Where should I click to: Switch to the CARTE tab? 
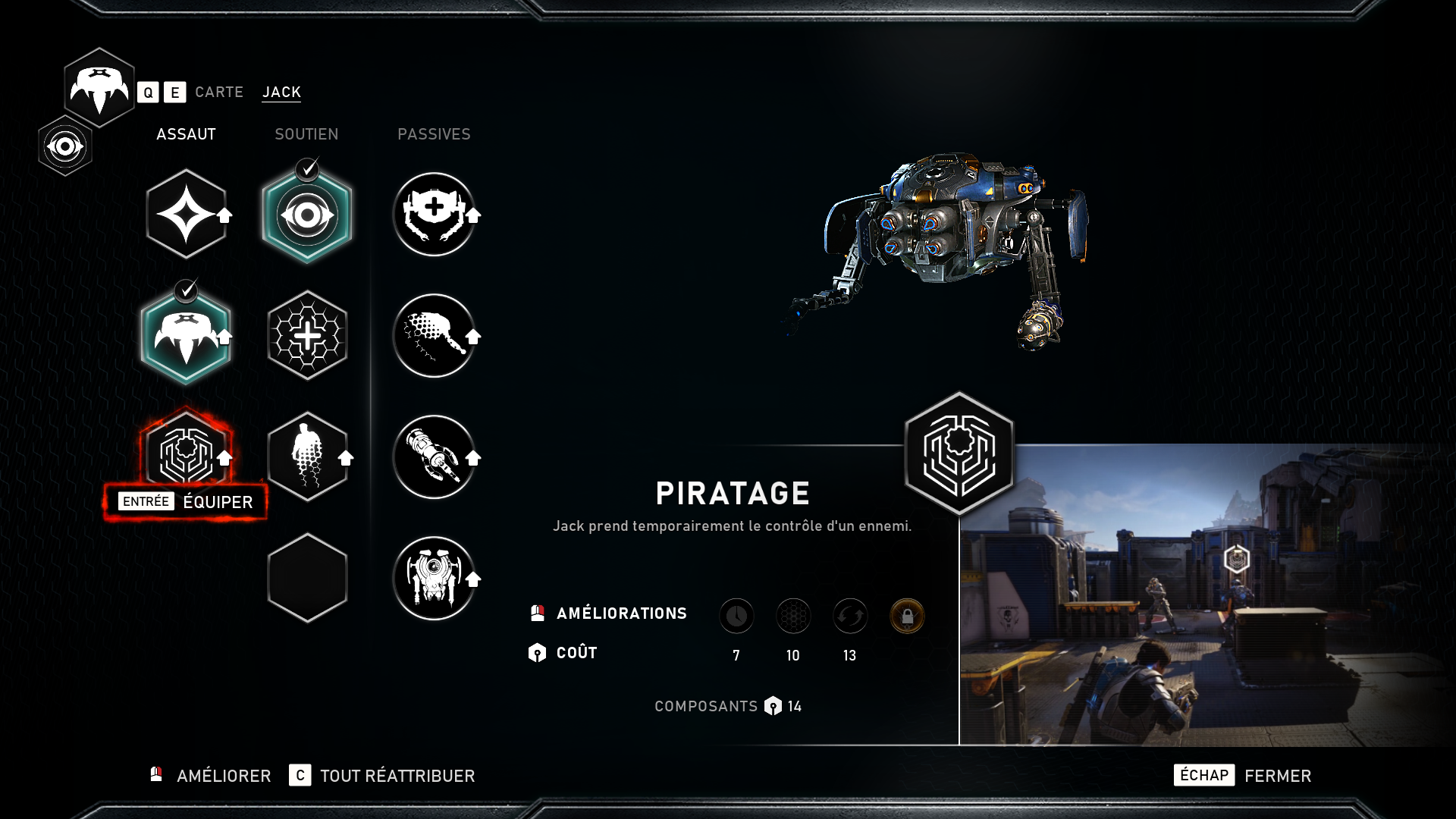coord(219,92)
